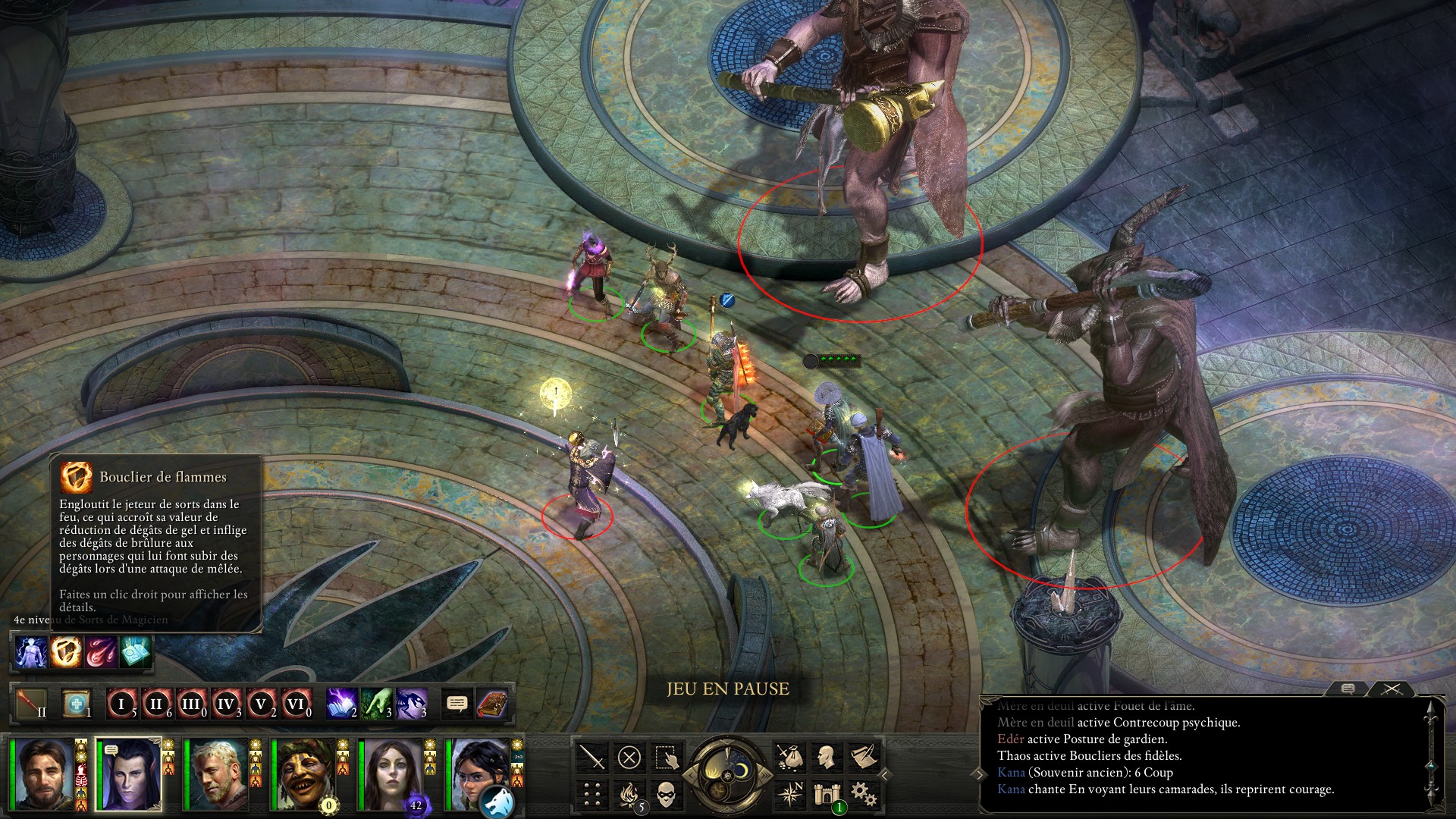Open the area map compass button

pos(789,794)
